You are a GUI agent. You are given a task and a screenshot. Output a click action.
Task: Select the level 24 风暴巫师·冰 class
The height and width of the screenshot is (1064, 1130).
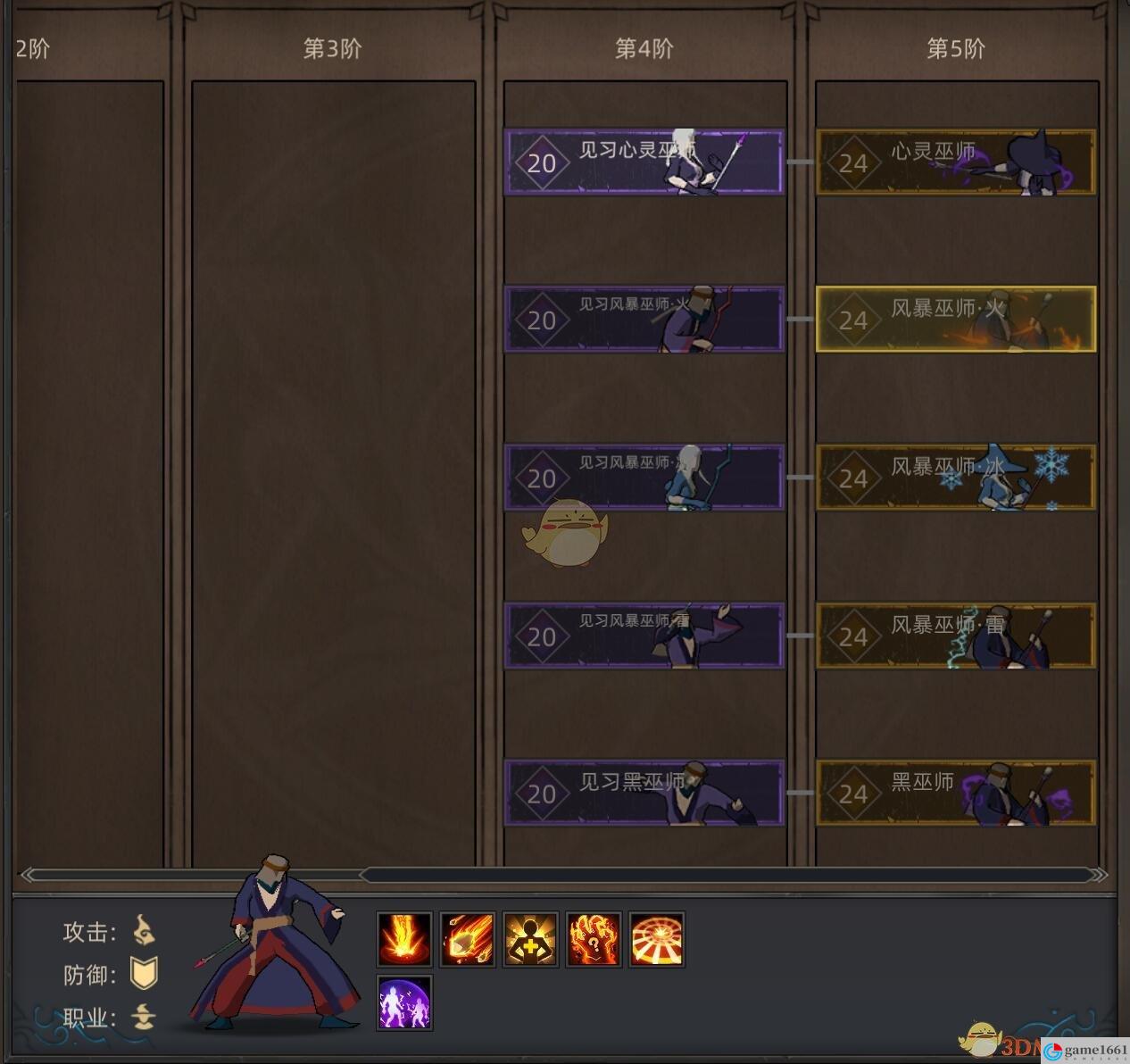[955, 478]
